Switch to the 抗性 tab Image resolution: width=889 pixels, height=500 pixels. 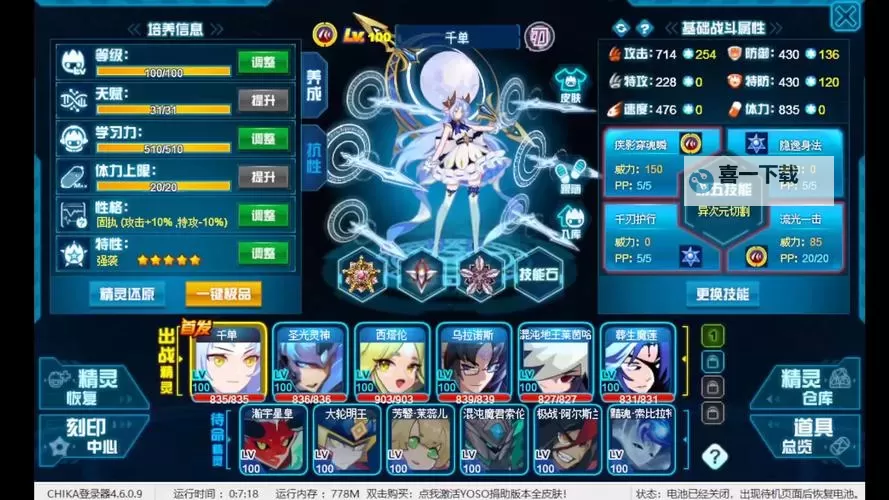[x=312, y=155]
